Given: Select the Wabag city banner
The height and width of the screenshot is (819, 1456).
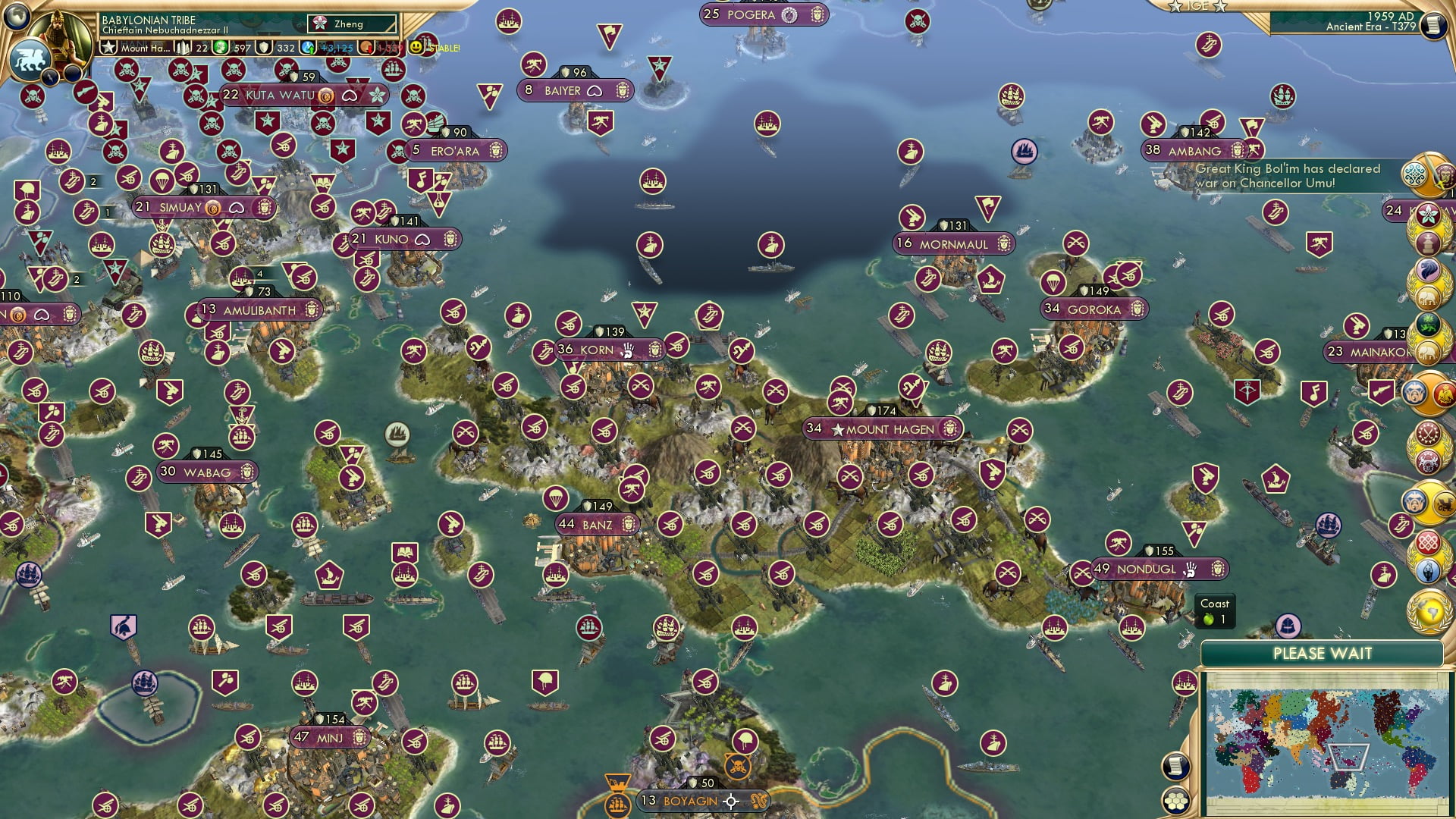Looking at the screenshot, I should 206,472.
